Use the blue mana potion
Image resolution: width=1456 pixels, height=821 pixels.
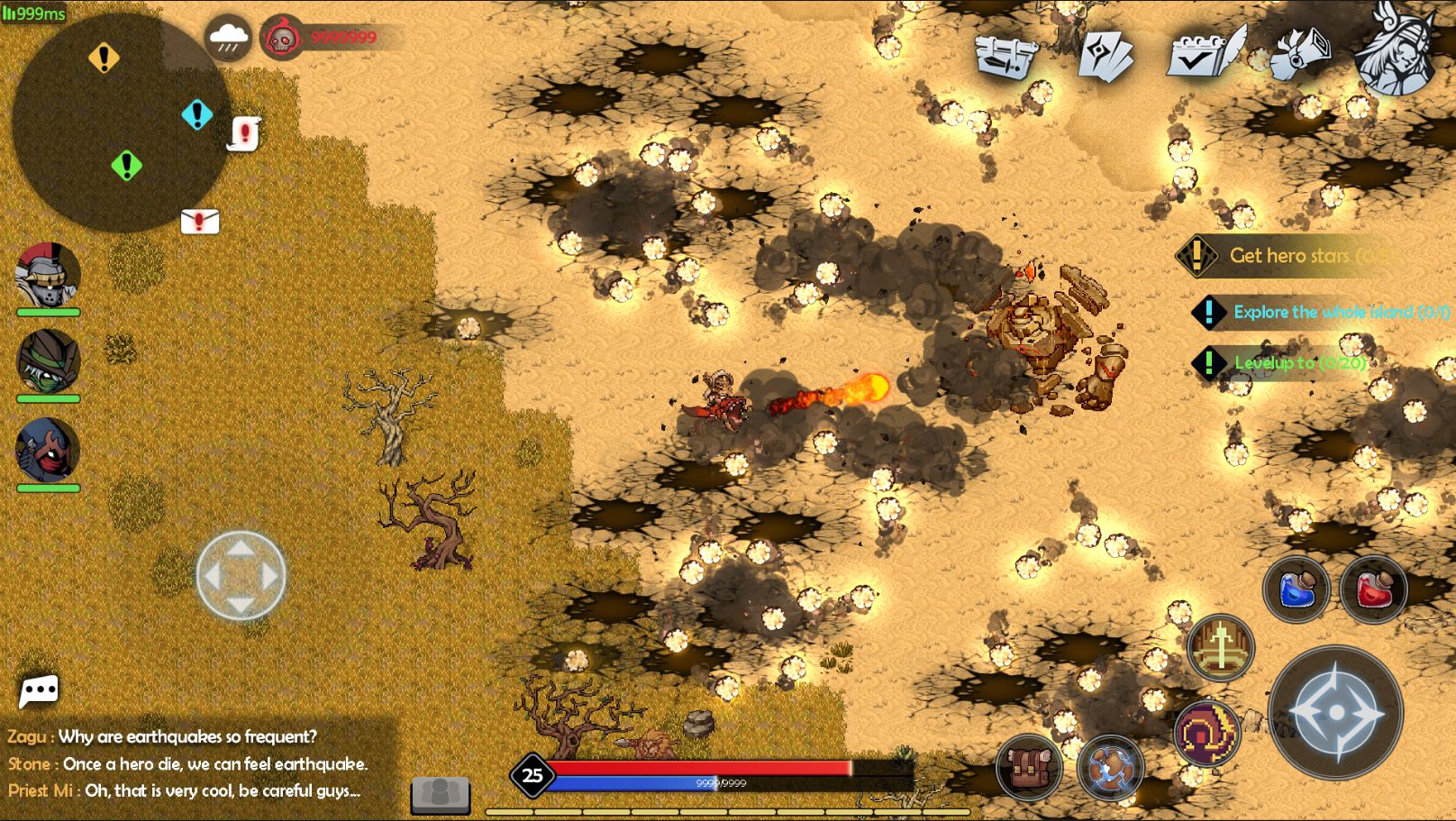coord(1297,590)
